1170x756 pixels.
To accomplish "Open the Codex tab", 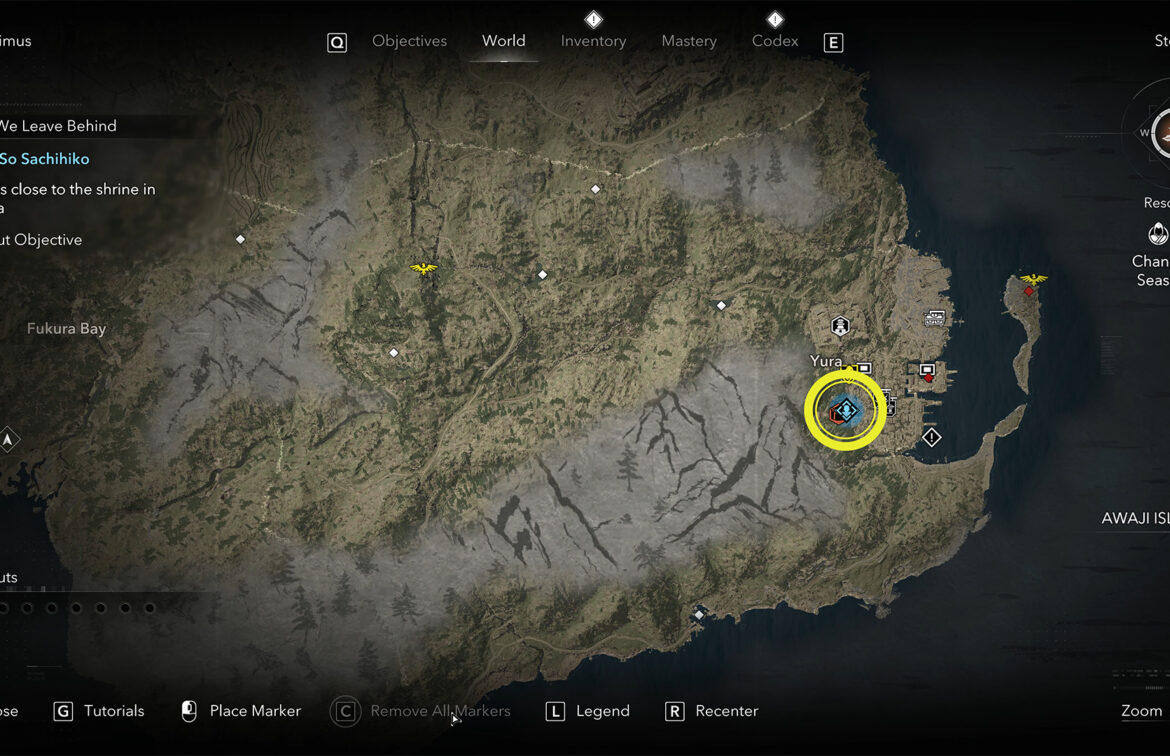I will click(x=775, y=41).
